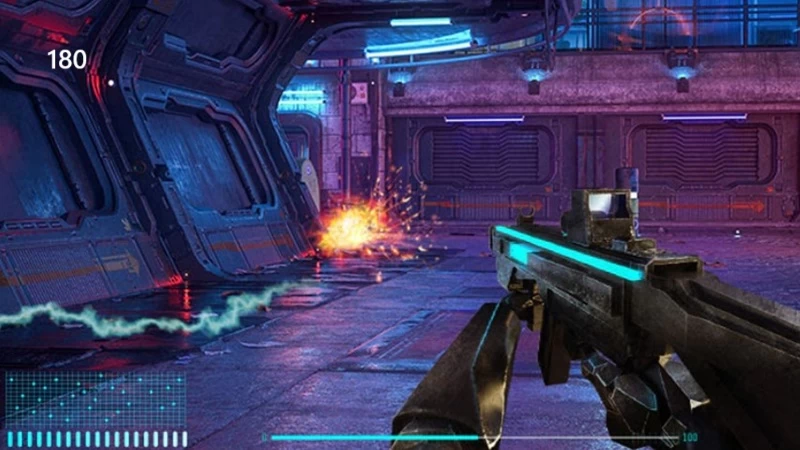Viewport: 800px width, 450px height.
Task: Click the grid radar panel
Action: [x=96, y=399]
